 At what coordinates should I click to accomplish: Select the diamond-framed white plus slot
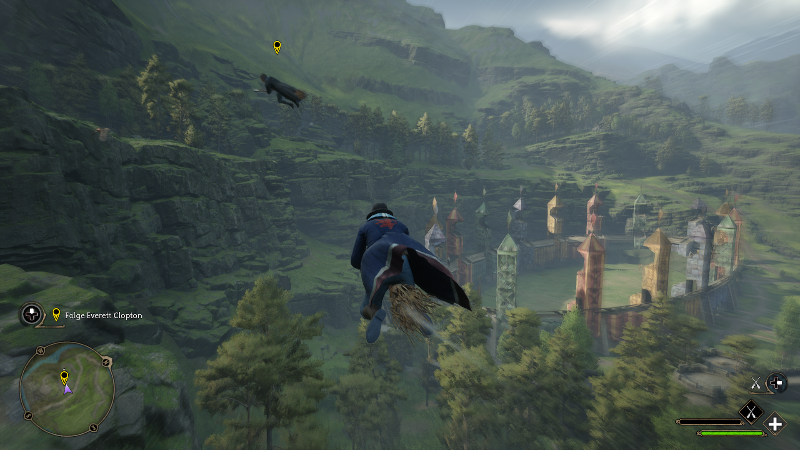click(775, 423)
